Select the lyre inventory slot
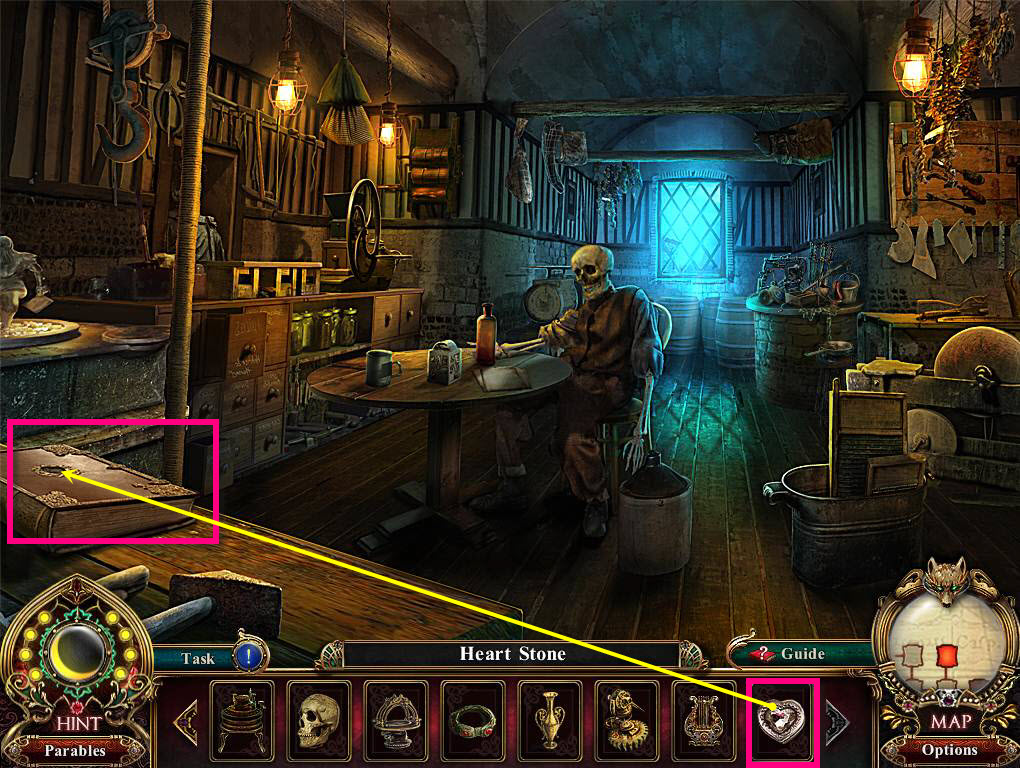 [705, 716]
